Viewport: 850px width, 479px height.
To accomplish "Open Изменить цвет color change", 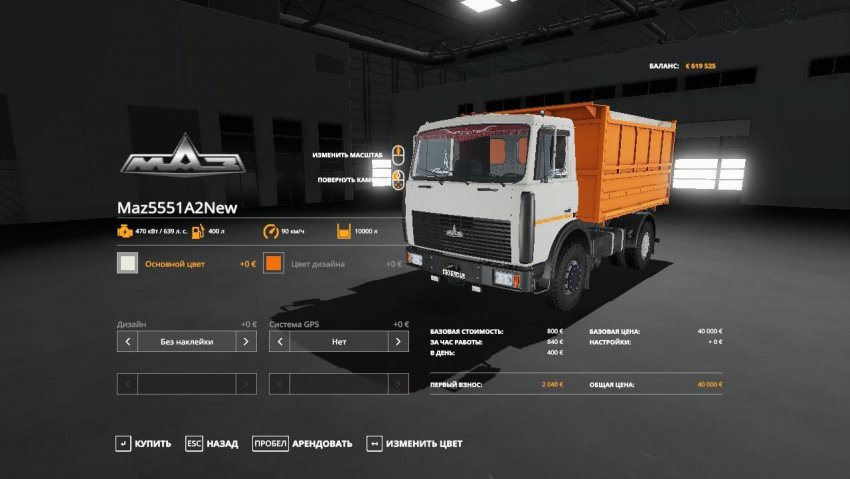I will 414,443.
